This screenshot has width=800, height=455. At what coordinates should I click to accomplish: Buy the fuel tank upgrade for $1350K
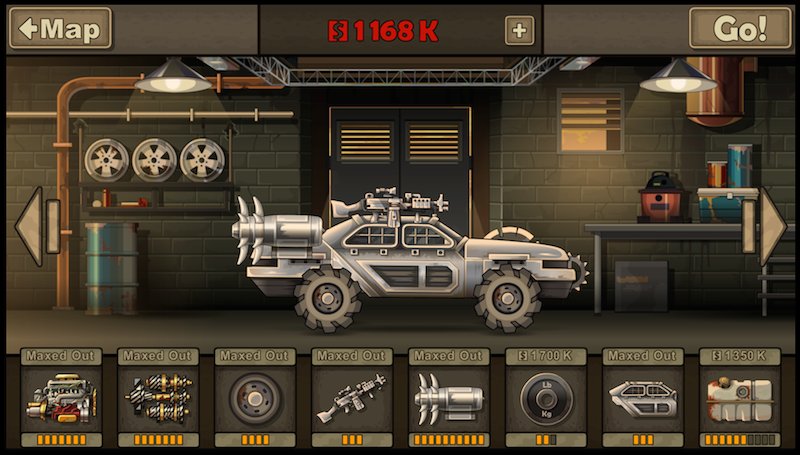pos(739,398)
